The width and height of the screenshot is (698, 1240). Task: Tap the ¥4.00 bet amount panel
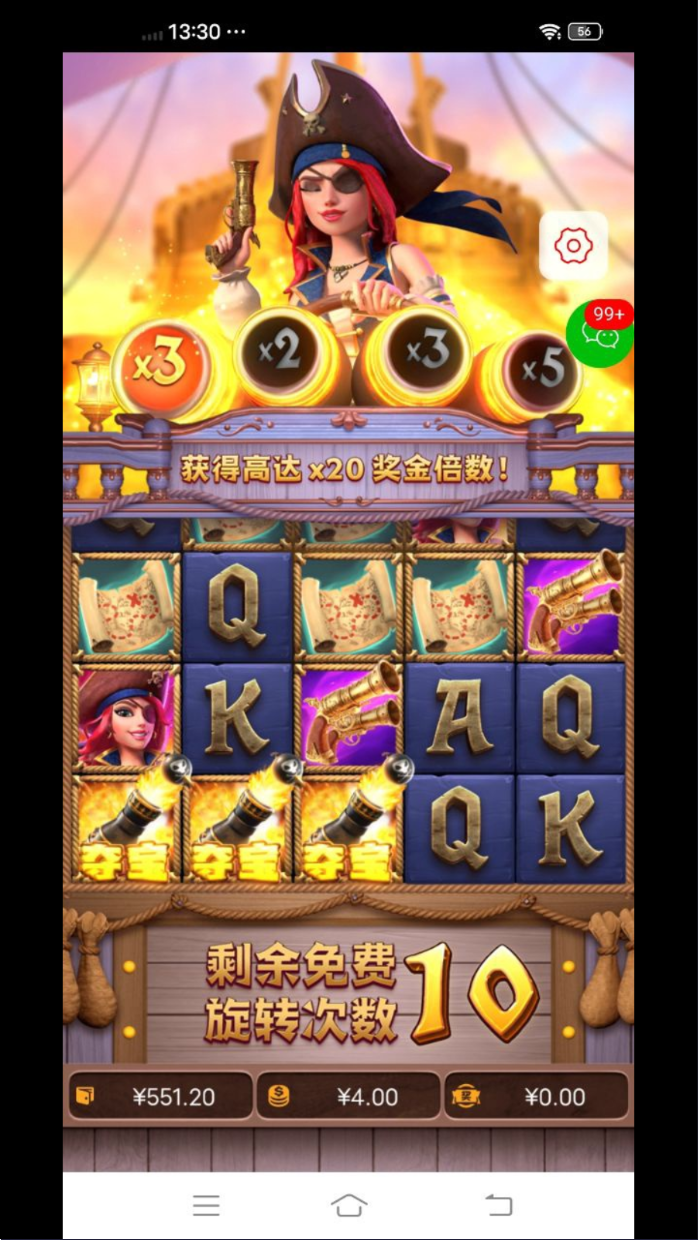tap(348, 1096)
